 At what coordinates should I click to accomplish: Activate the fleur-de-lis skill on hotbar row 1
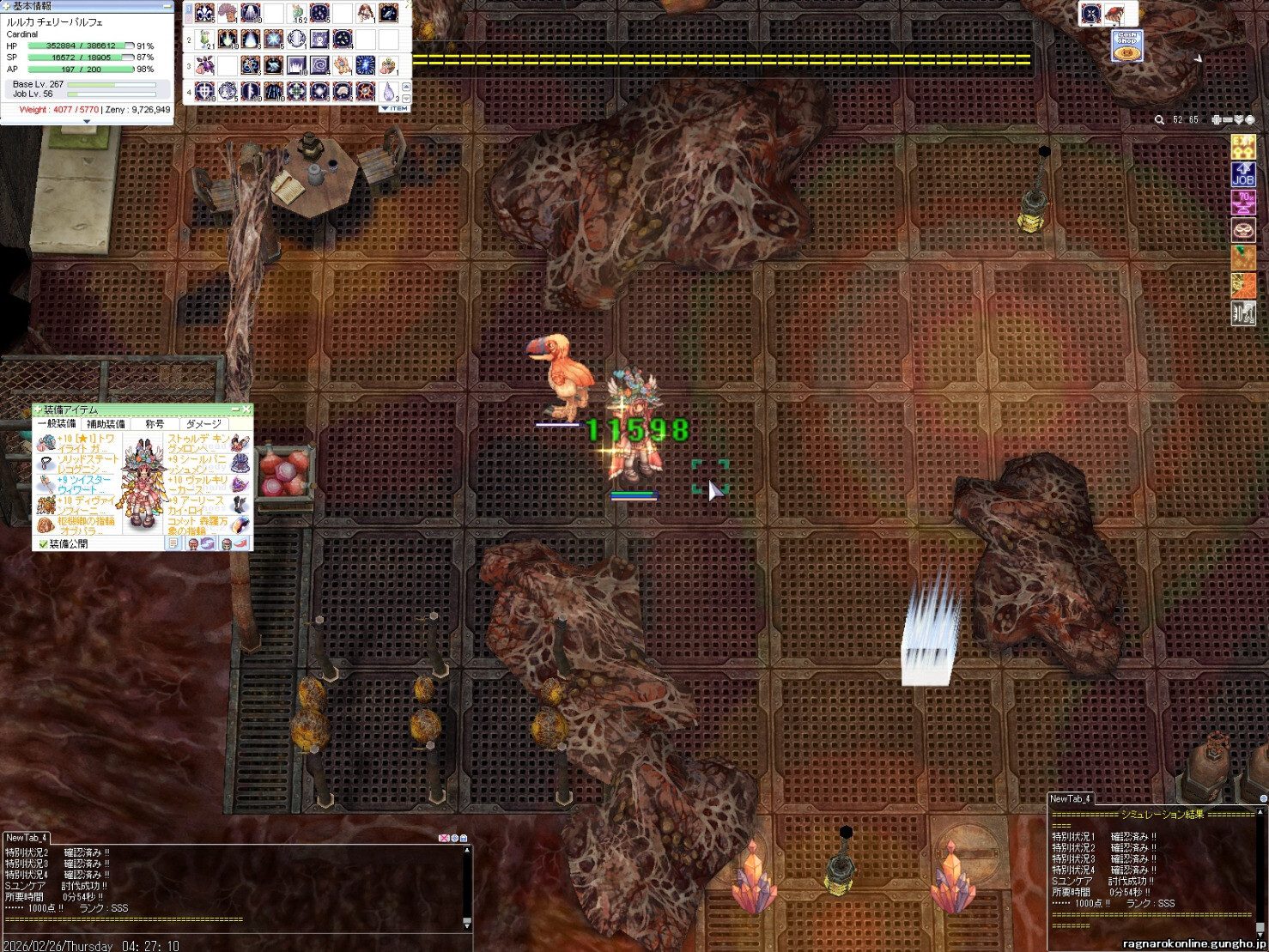204,13
